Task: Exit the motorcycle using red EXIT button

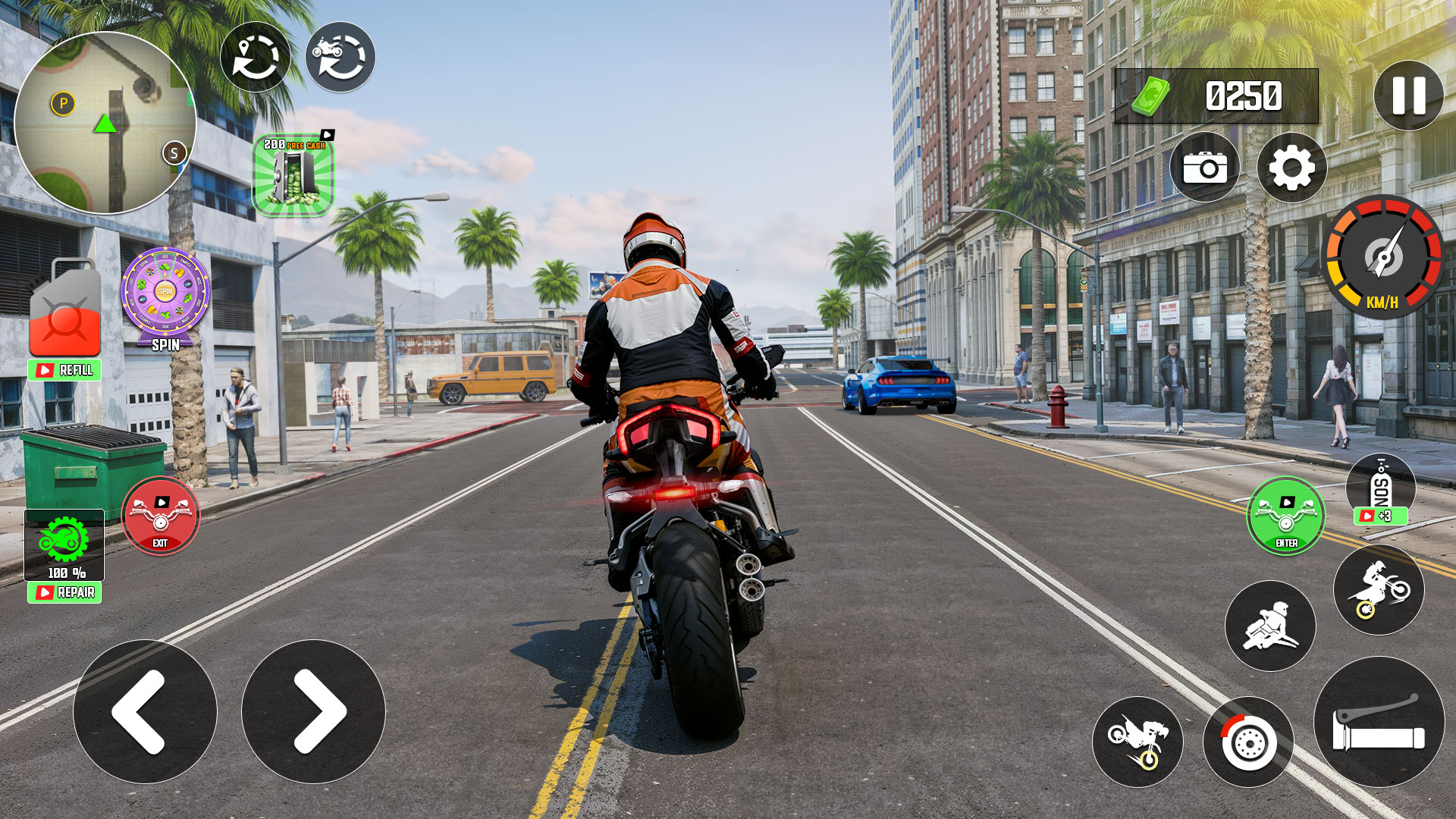Action: [x=160, y=516]
